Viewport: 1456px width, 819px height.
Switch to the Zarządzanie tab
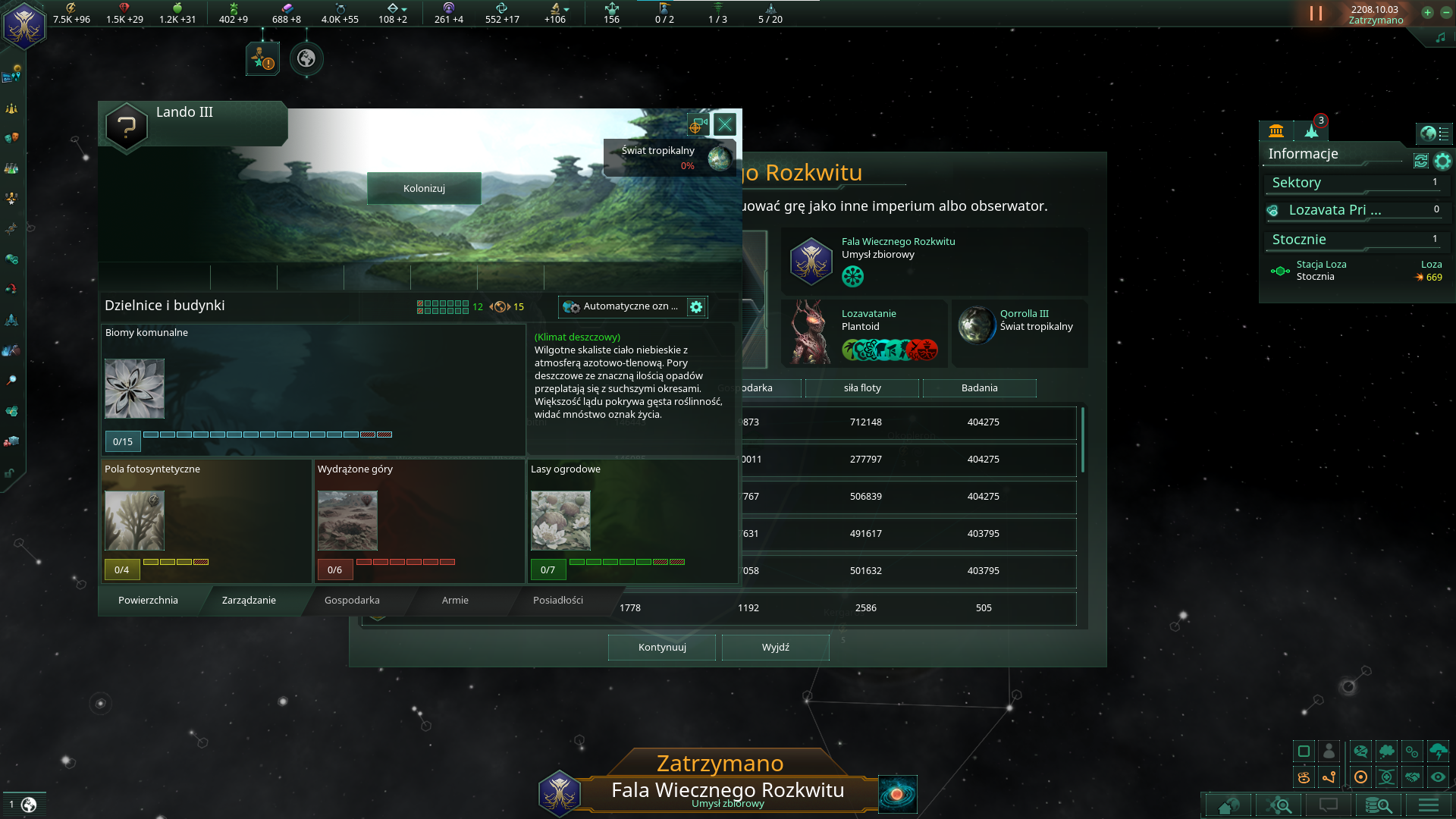[248, 600]
